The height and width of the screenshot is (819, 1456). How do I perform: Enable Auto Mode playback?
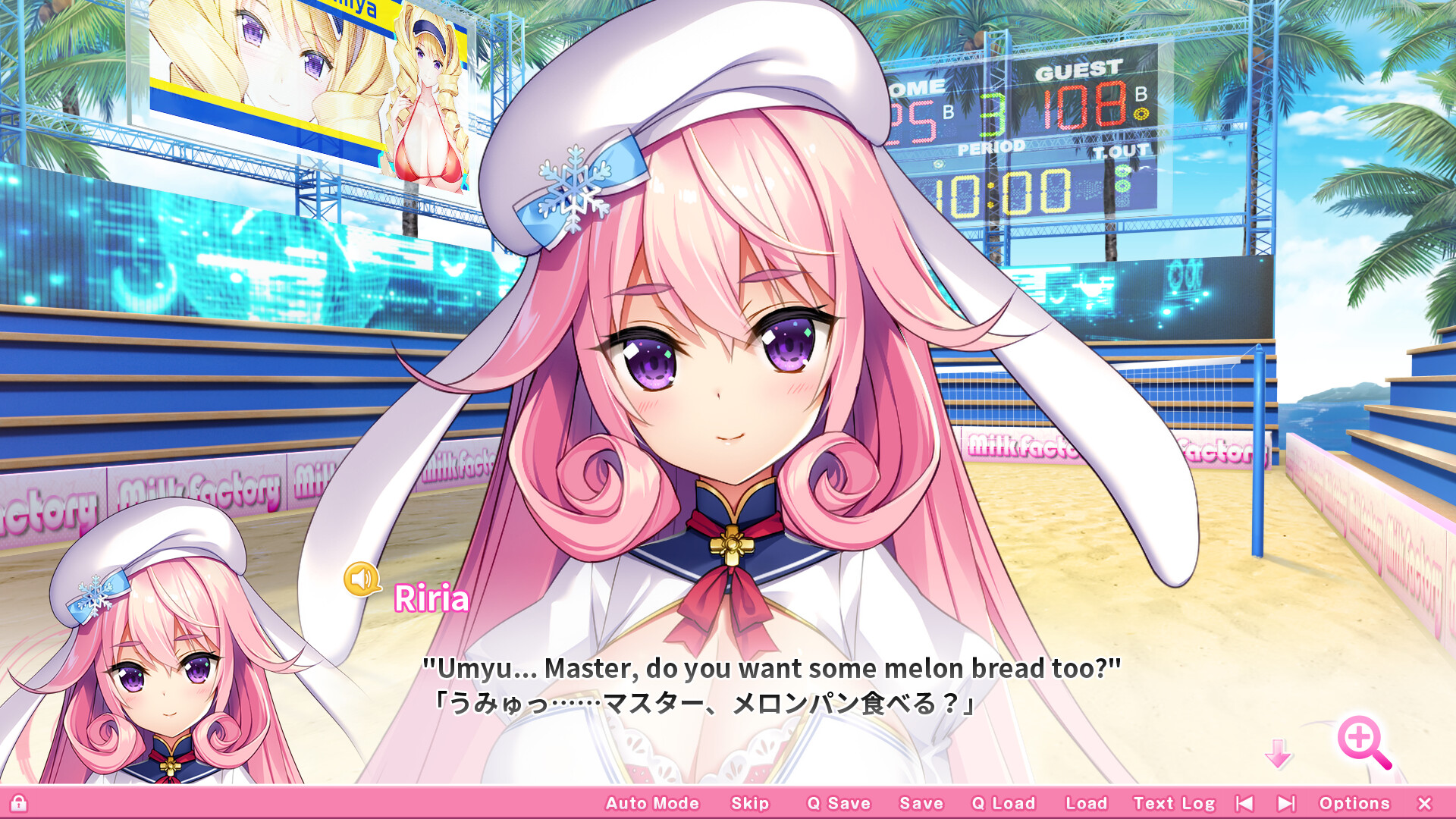pos(652,803)
